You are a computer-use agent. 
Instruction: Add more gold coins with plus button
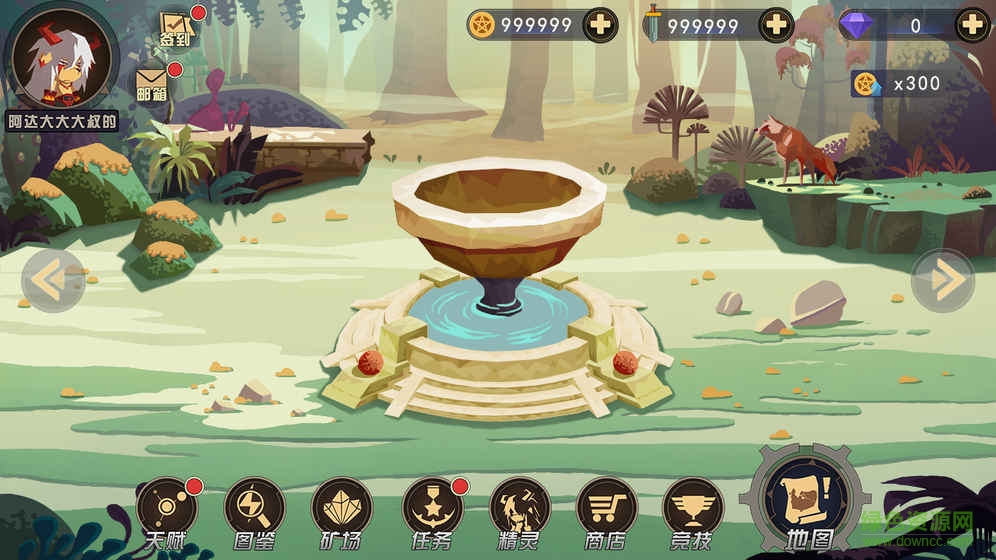pos(598,26)
